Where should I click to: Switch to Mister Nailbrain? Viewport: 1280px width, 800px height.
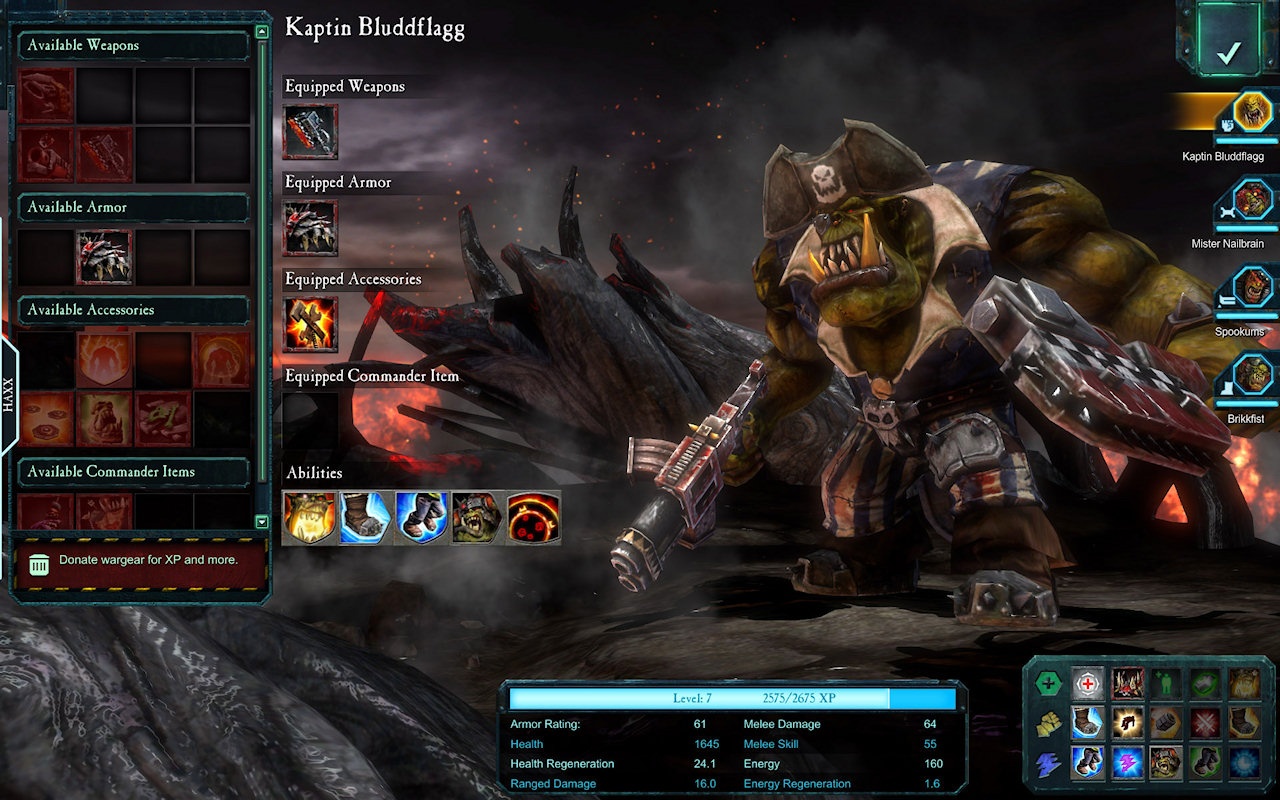tap(1251, 199)
